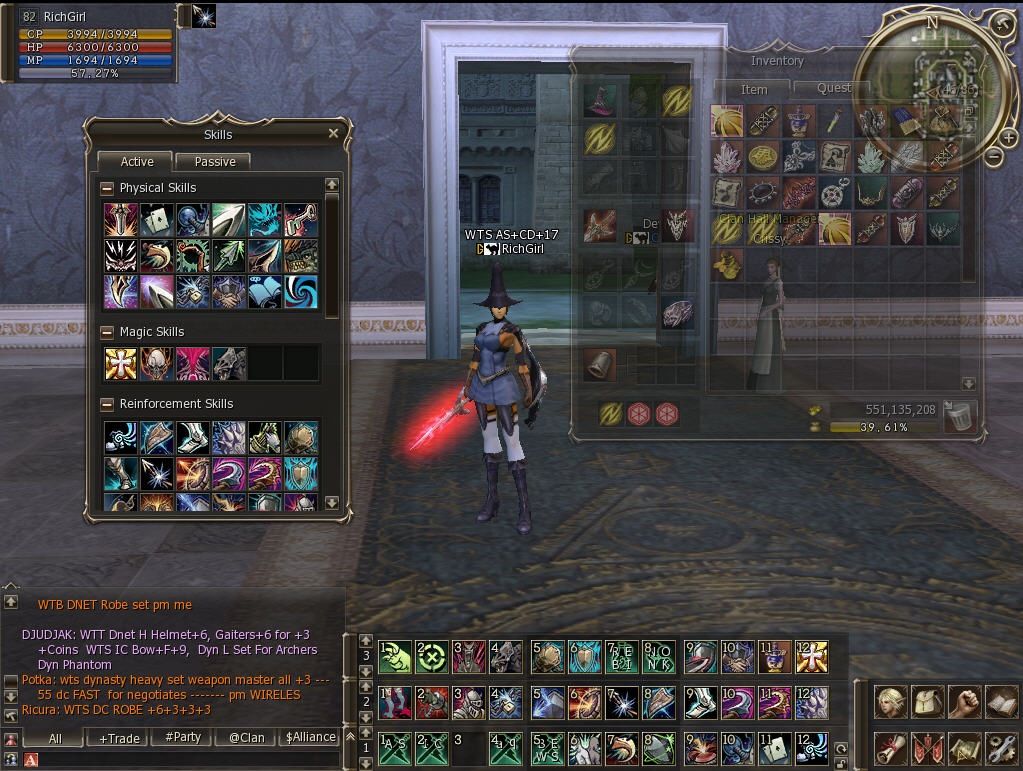1023x771 pixels.
Task: Use the key-shaped physical skill
Action: [300, 220]
